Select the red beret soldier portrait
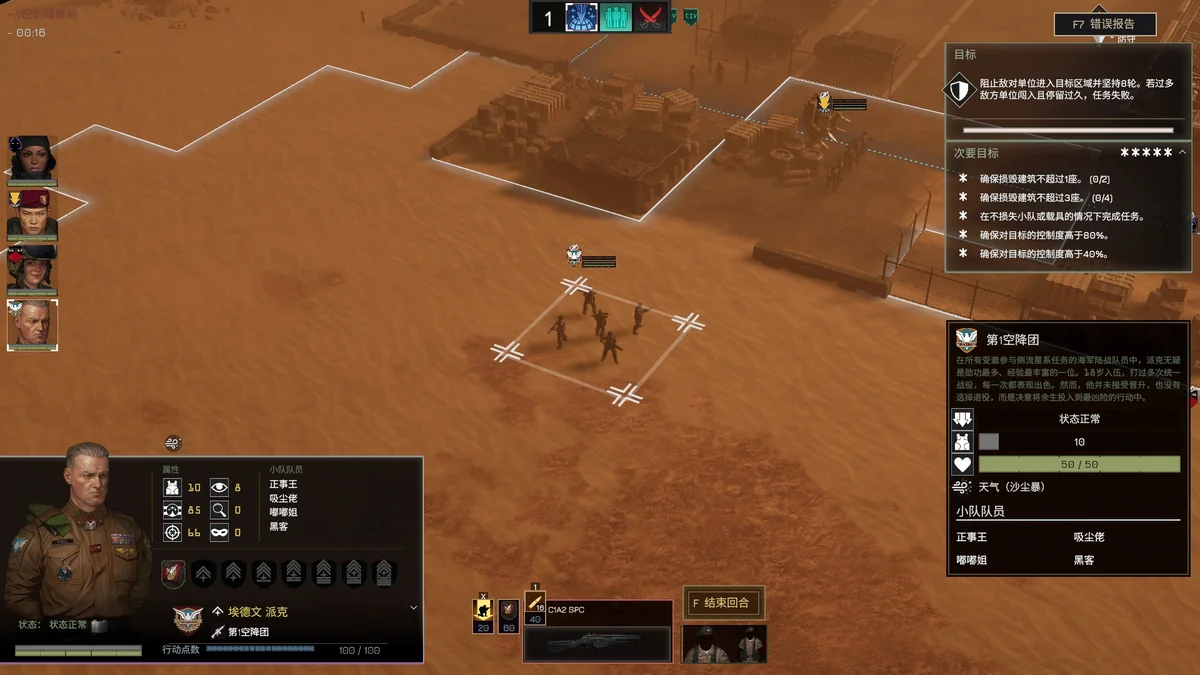The width and height of the screenshot is (1200, 675). click(x=33, y=212)
